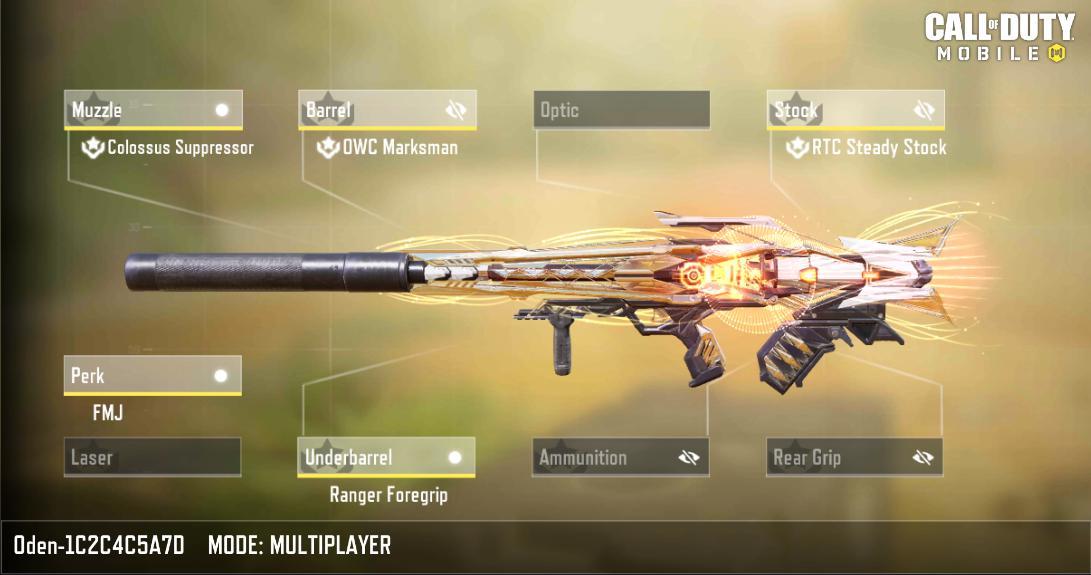Toggle visibility eye icon on Barrel
Screen dimensions: 1091x575
(x=457, y=110)
